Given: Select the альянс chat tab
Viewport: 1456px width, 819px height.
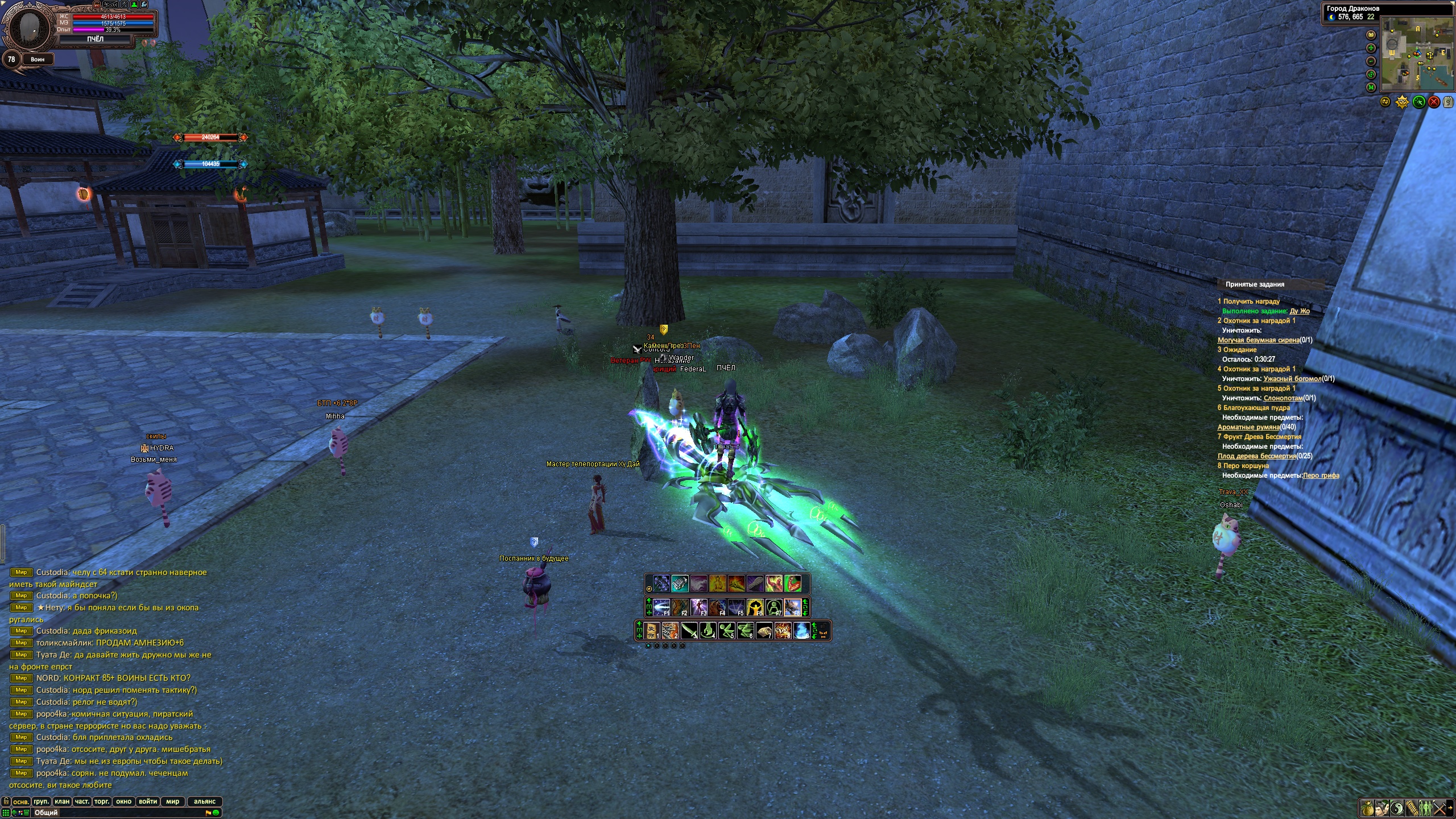Looking at the screenshot, I should [204, 801].
